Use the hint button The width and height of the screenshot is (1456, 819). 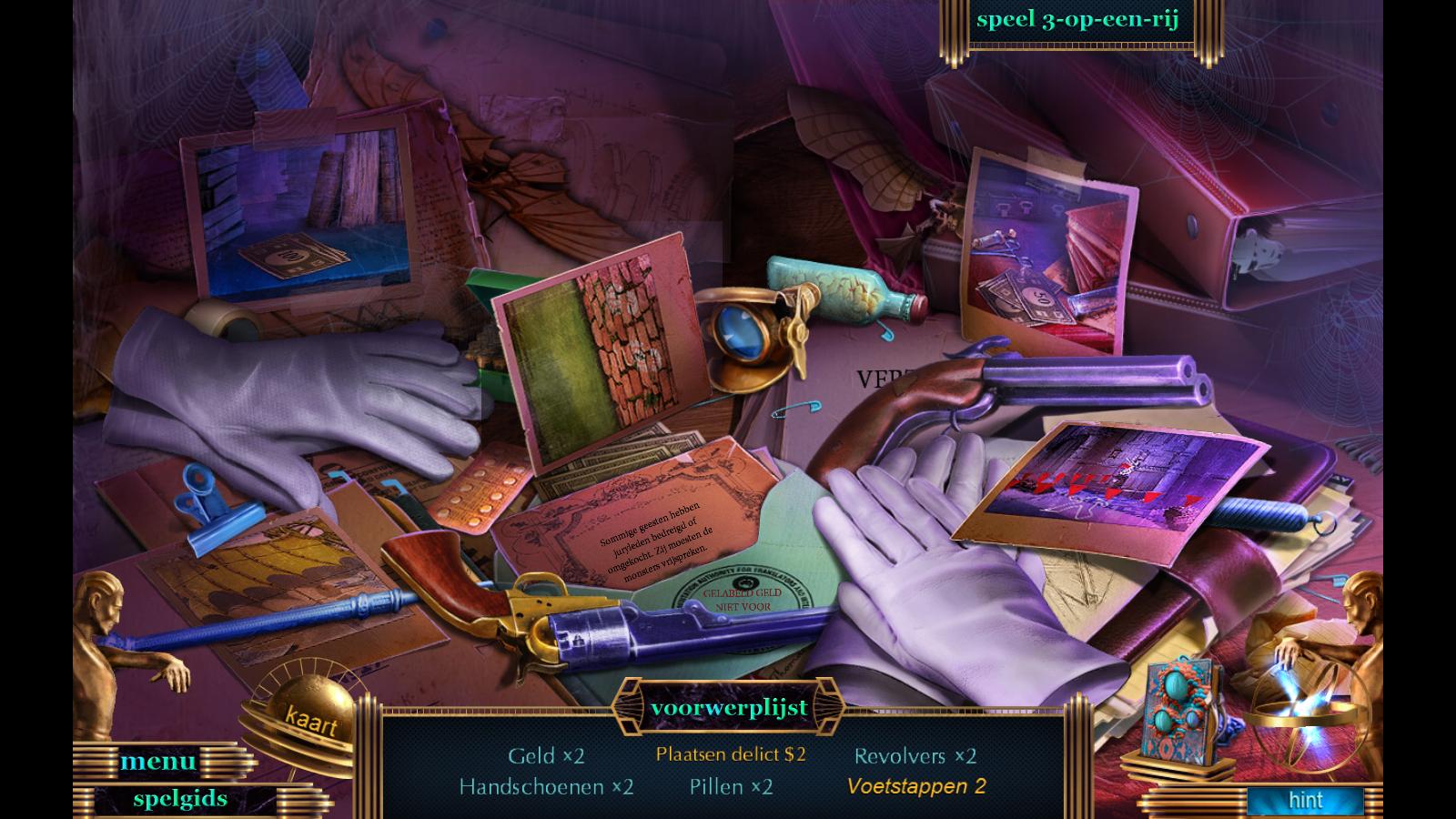coord(1305,801)
